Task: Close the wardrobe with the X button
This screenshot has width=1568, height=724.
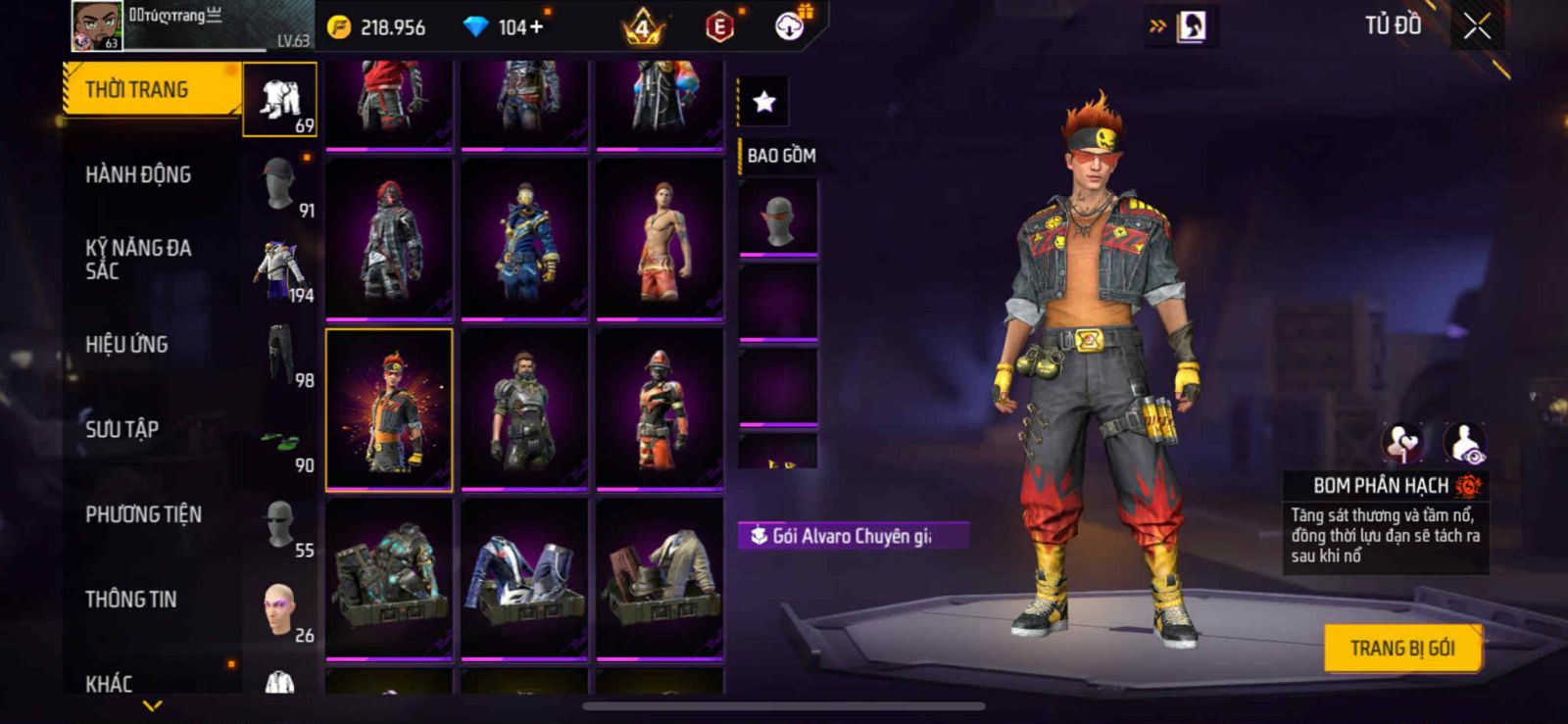Action: click(1477, 27)
